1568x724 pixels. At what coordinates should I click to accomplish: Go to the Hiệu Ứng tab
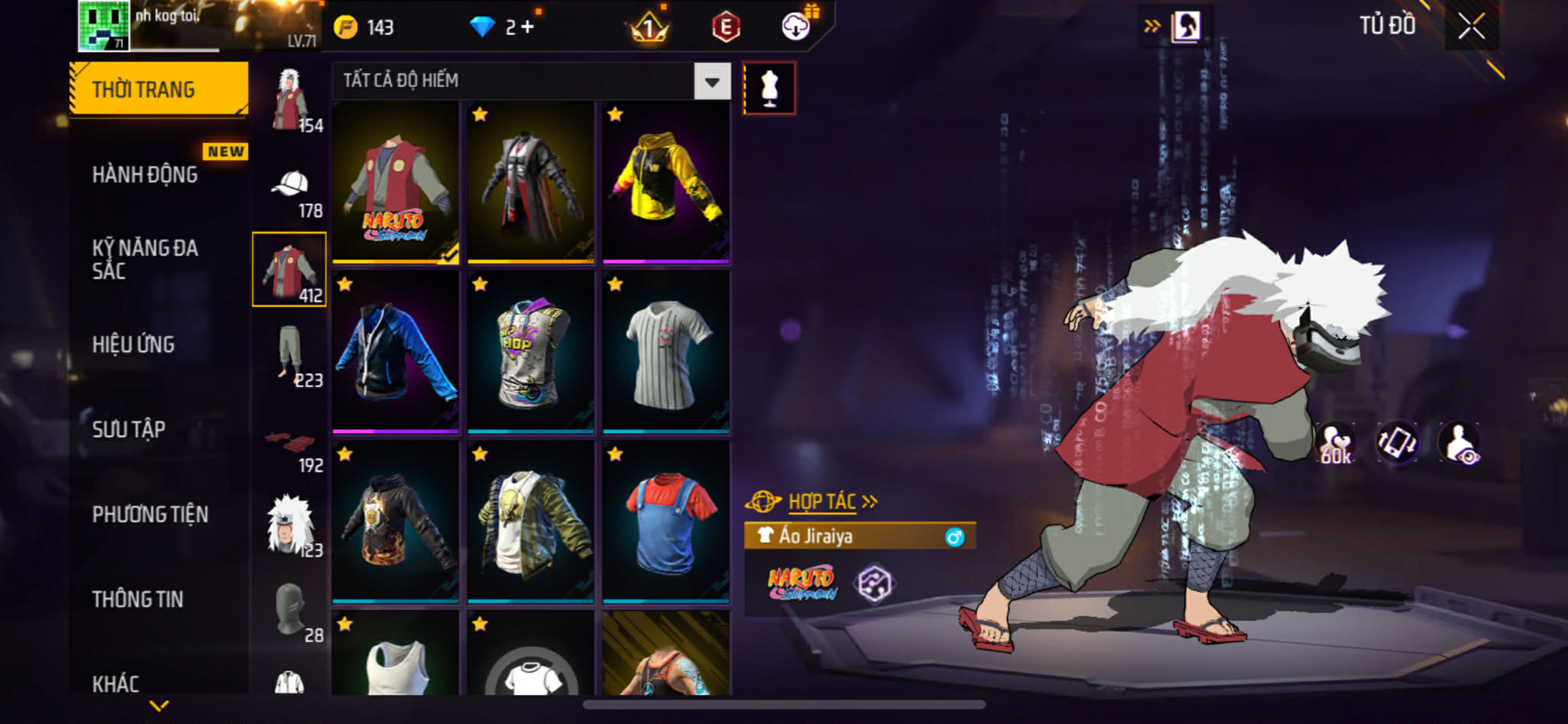(134, 344)
